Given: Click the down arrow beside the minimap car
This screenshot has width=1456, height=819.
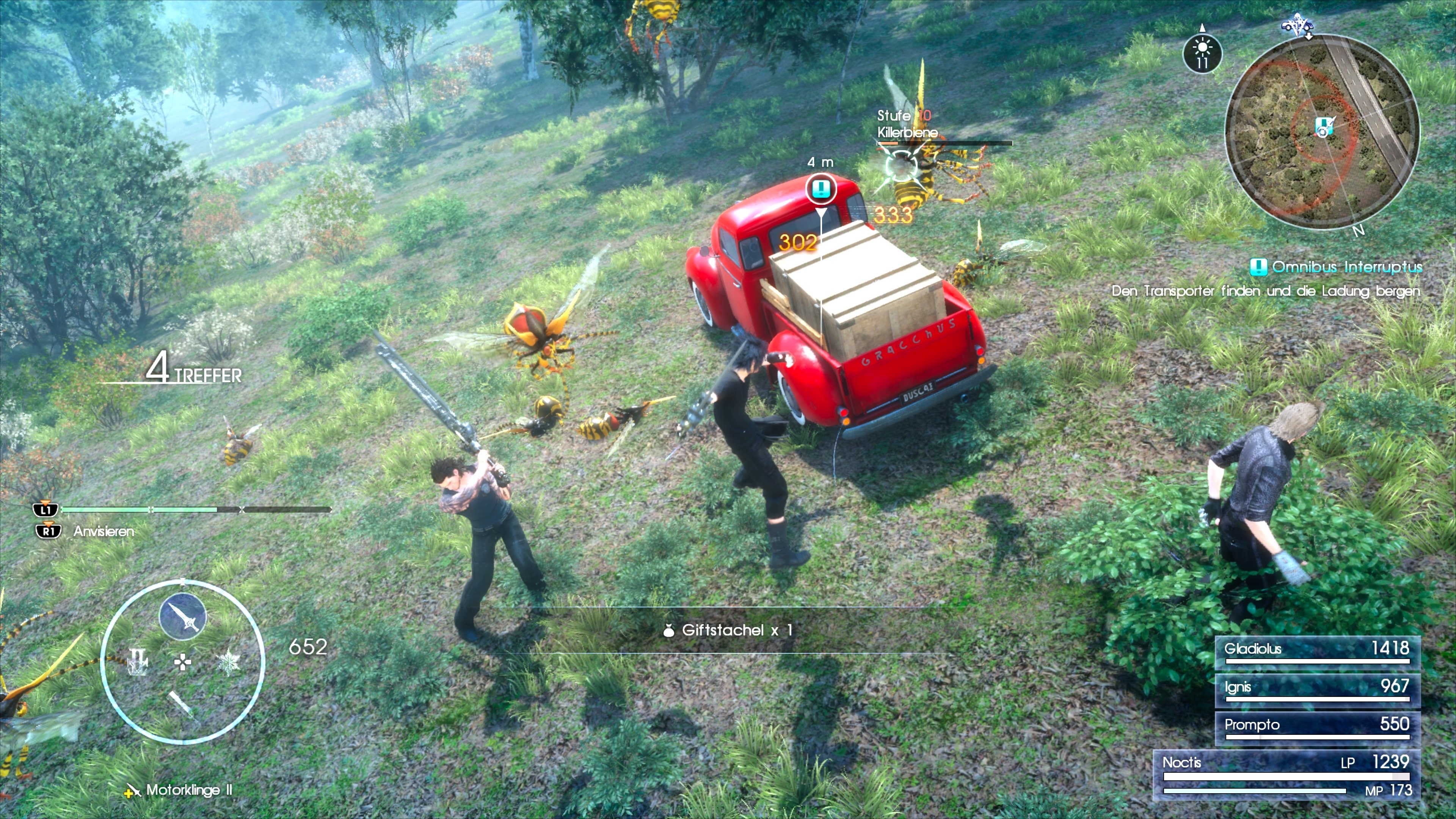Looking at the screenshot, I should click(x=1309, y=36).
